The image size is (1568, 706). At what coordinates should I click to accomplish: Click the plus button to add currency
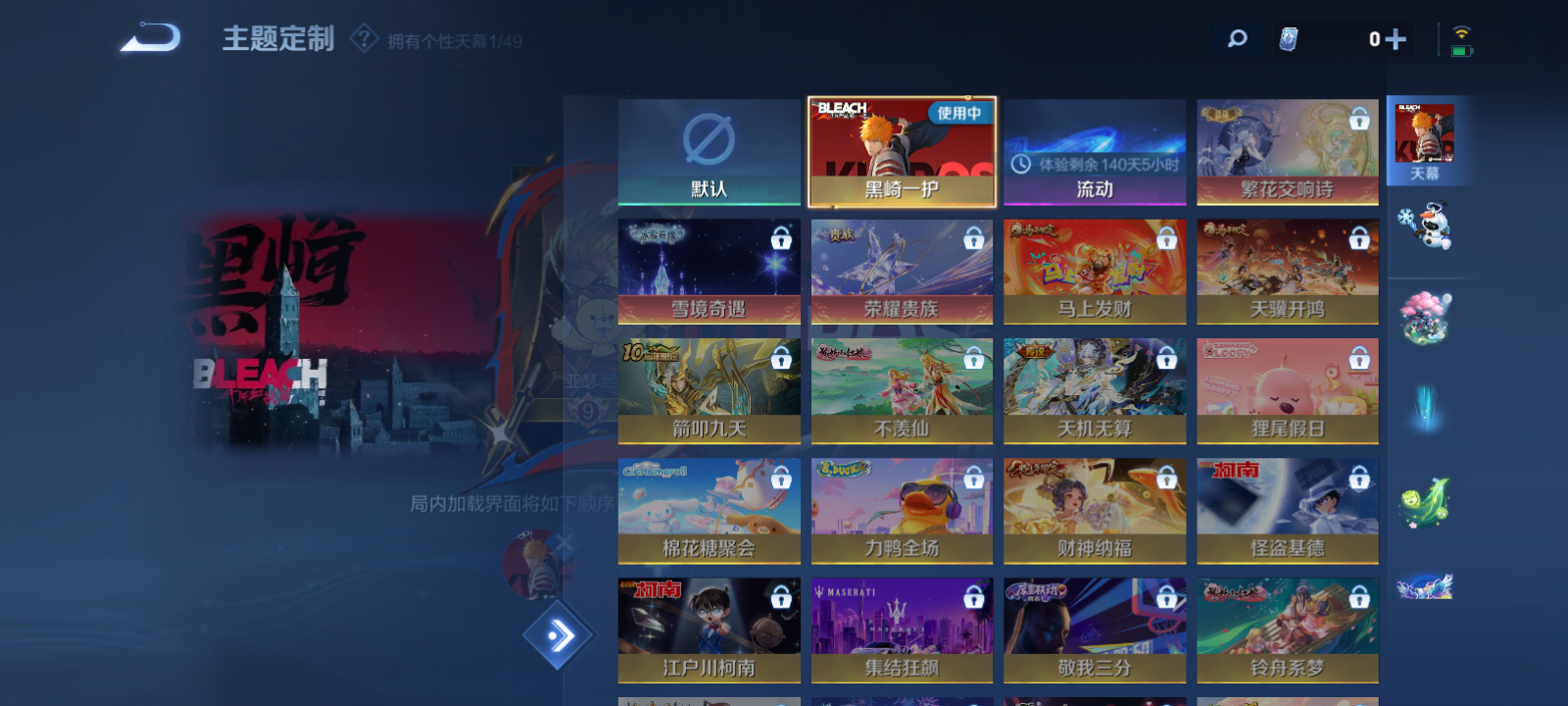point(1398,39)
